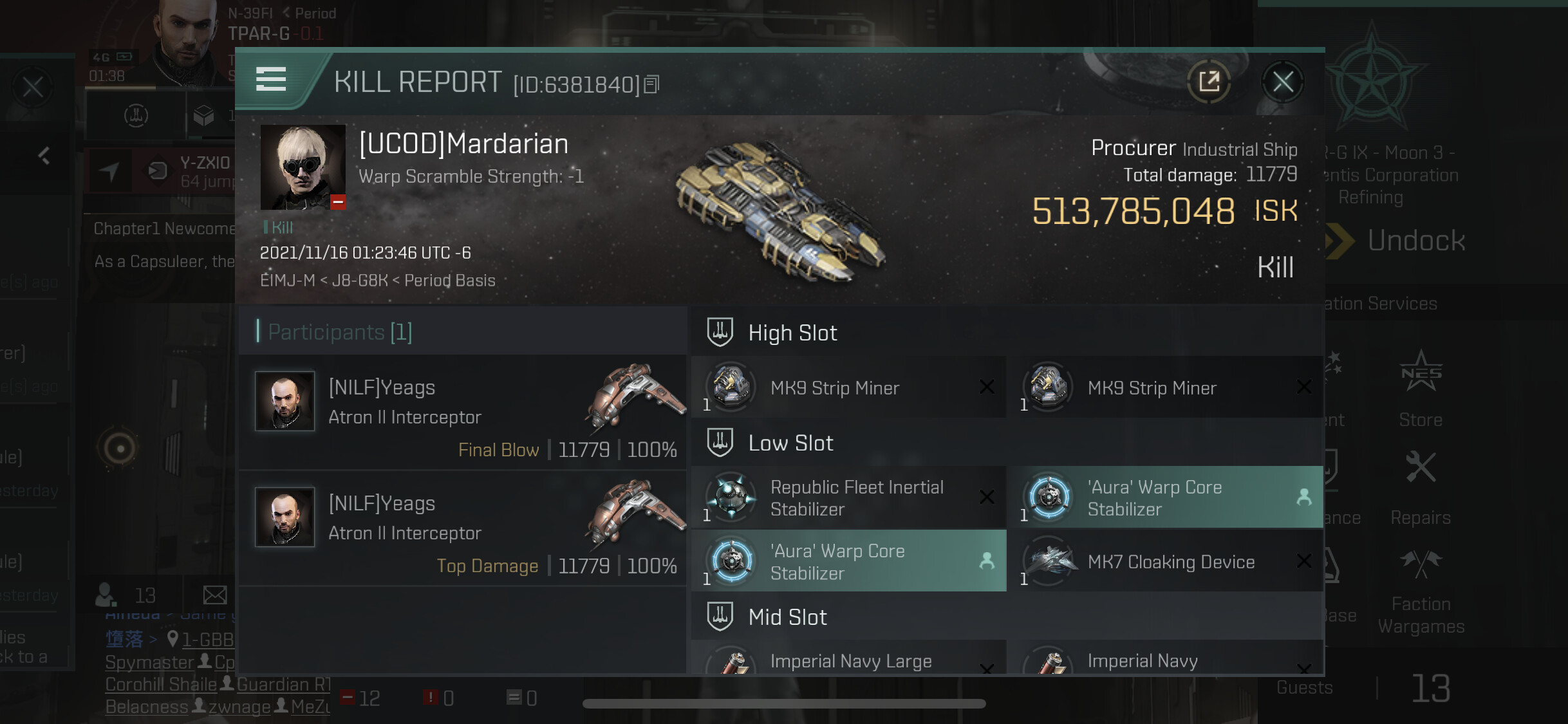
Task: Select the Republic Fleet Inertial Stabilizer module
Action: [848, 498]
